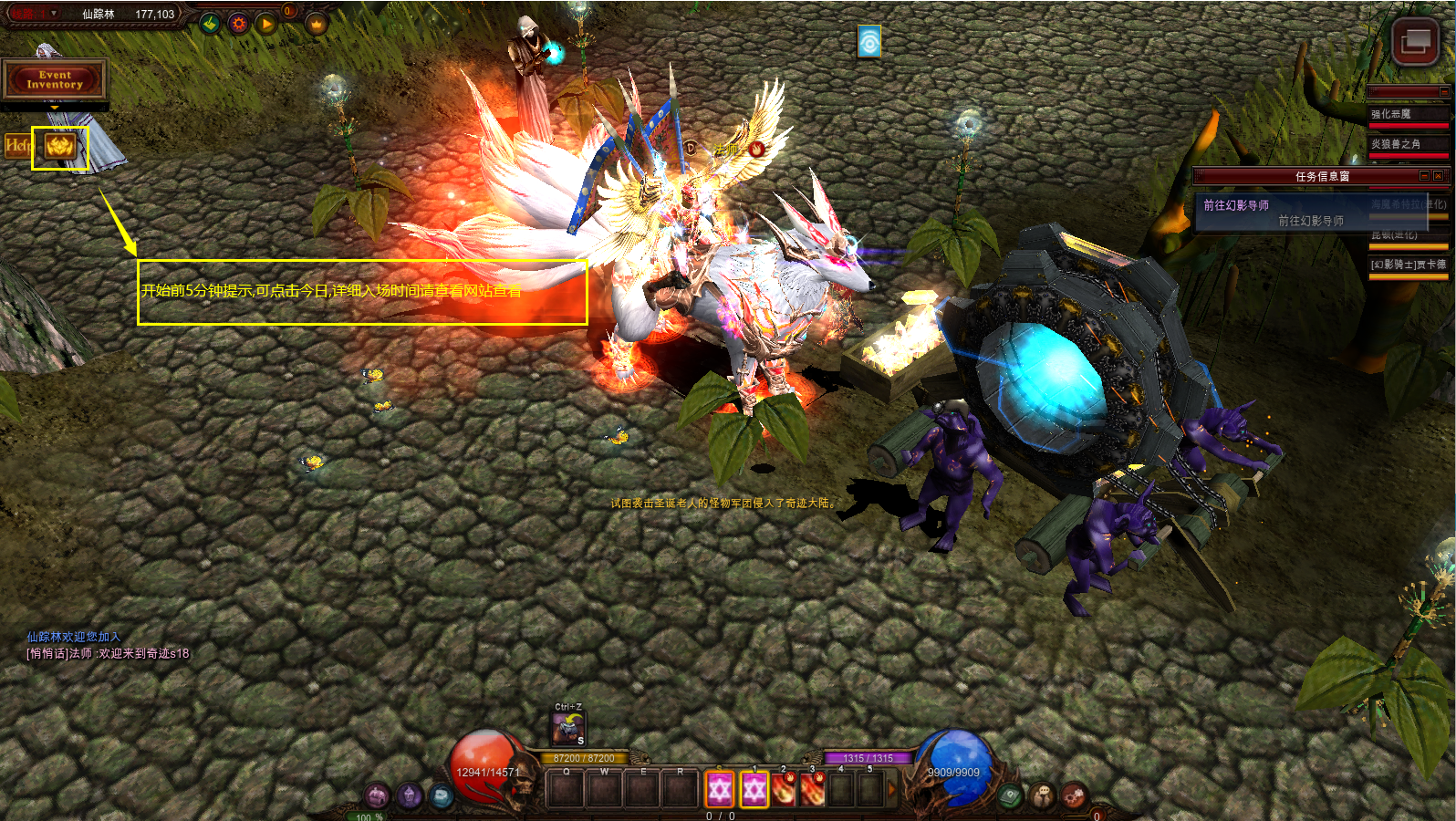Activate the hexagram skill in slot 1

click(x=754, y=789)
